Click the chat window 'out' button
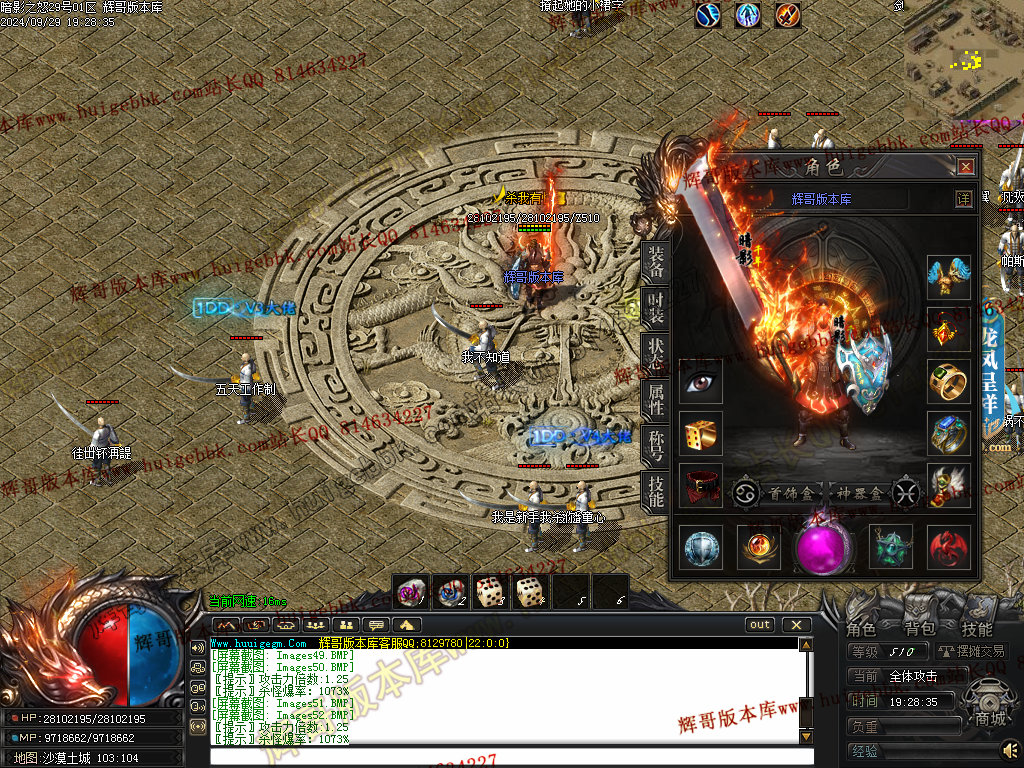Screen dimensions: 1024x768 click(x=760, y=625)
